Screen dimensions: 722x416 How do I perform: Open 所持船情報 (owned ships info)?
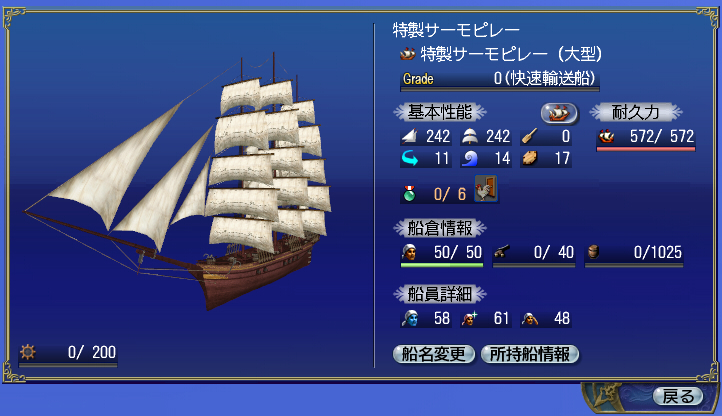[x=530, y=353]
